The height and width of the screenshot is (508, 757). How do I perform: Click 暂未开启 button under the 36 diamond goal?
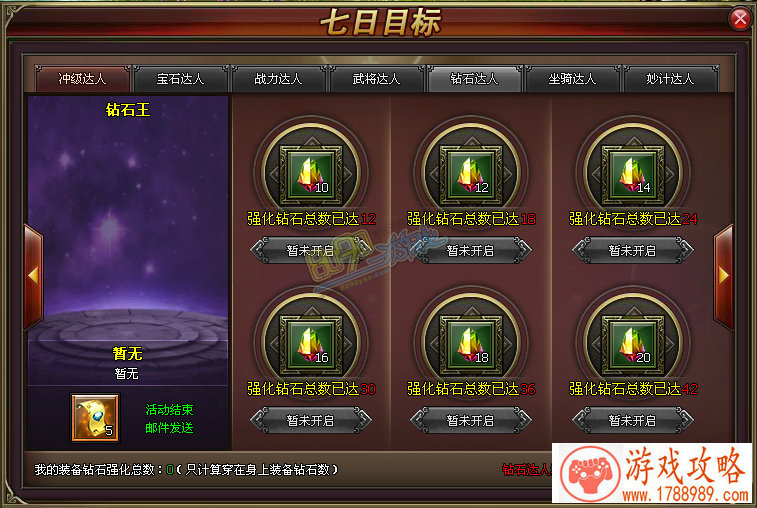click(470, 421)
